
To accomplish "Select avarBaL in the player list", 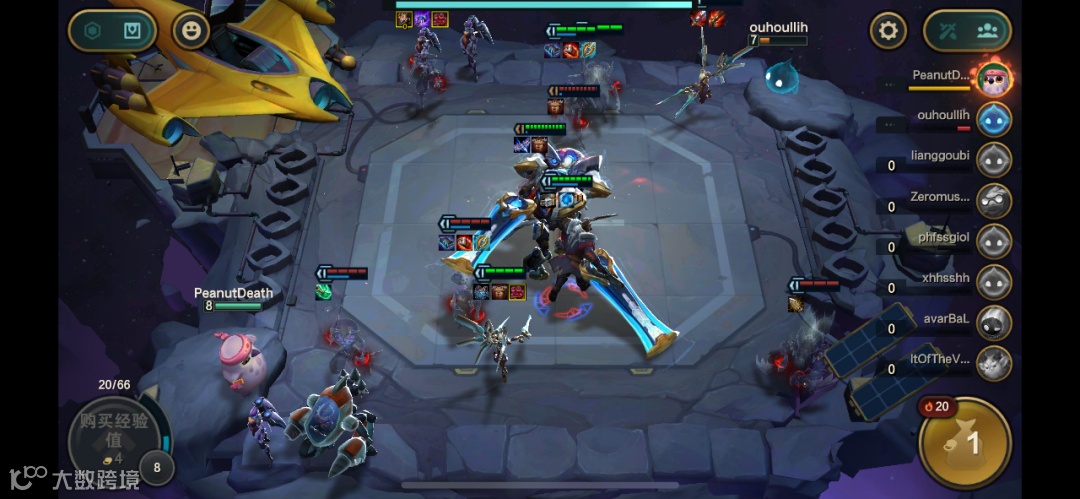I will point(993,322).
